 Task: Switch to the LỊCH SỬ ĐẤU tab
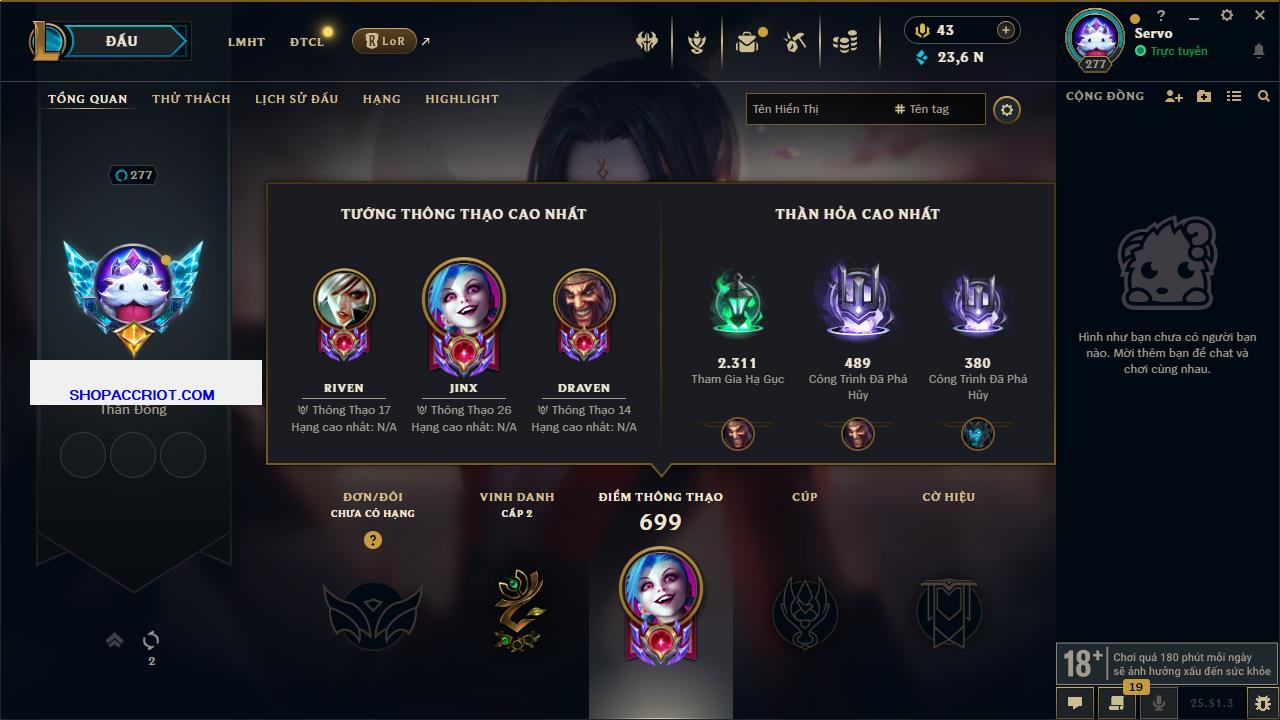296,99
